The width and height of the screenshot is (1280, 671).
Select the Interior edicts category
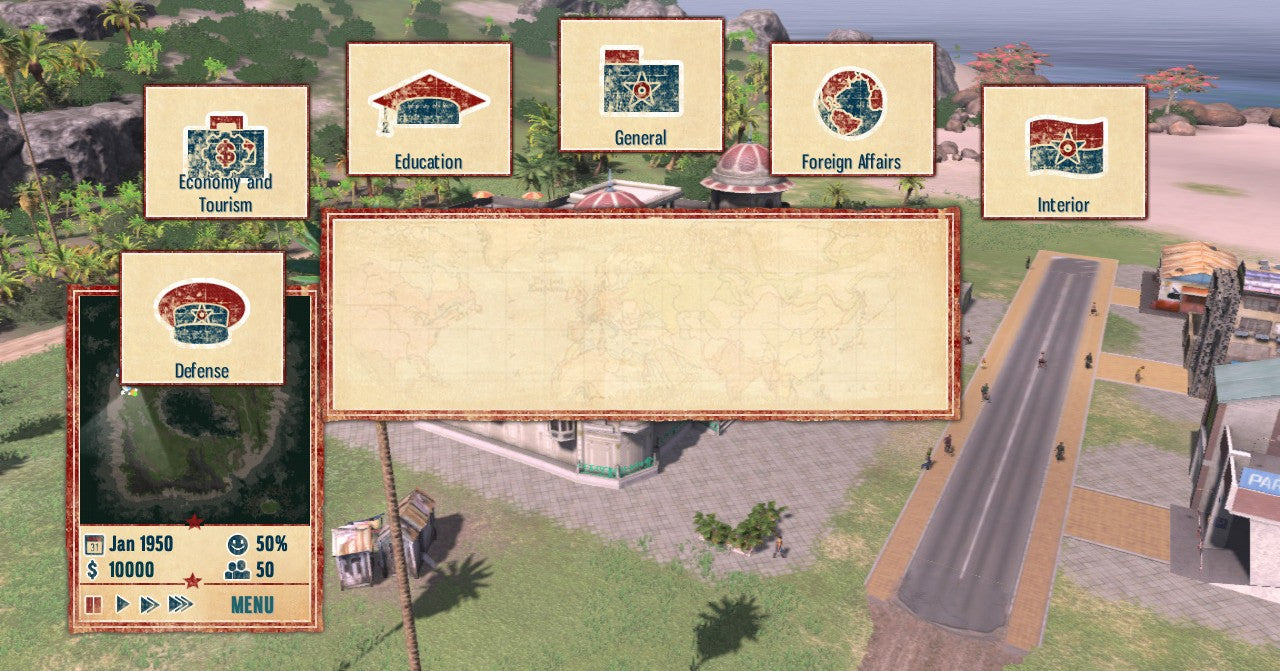point(1063,151)
